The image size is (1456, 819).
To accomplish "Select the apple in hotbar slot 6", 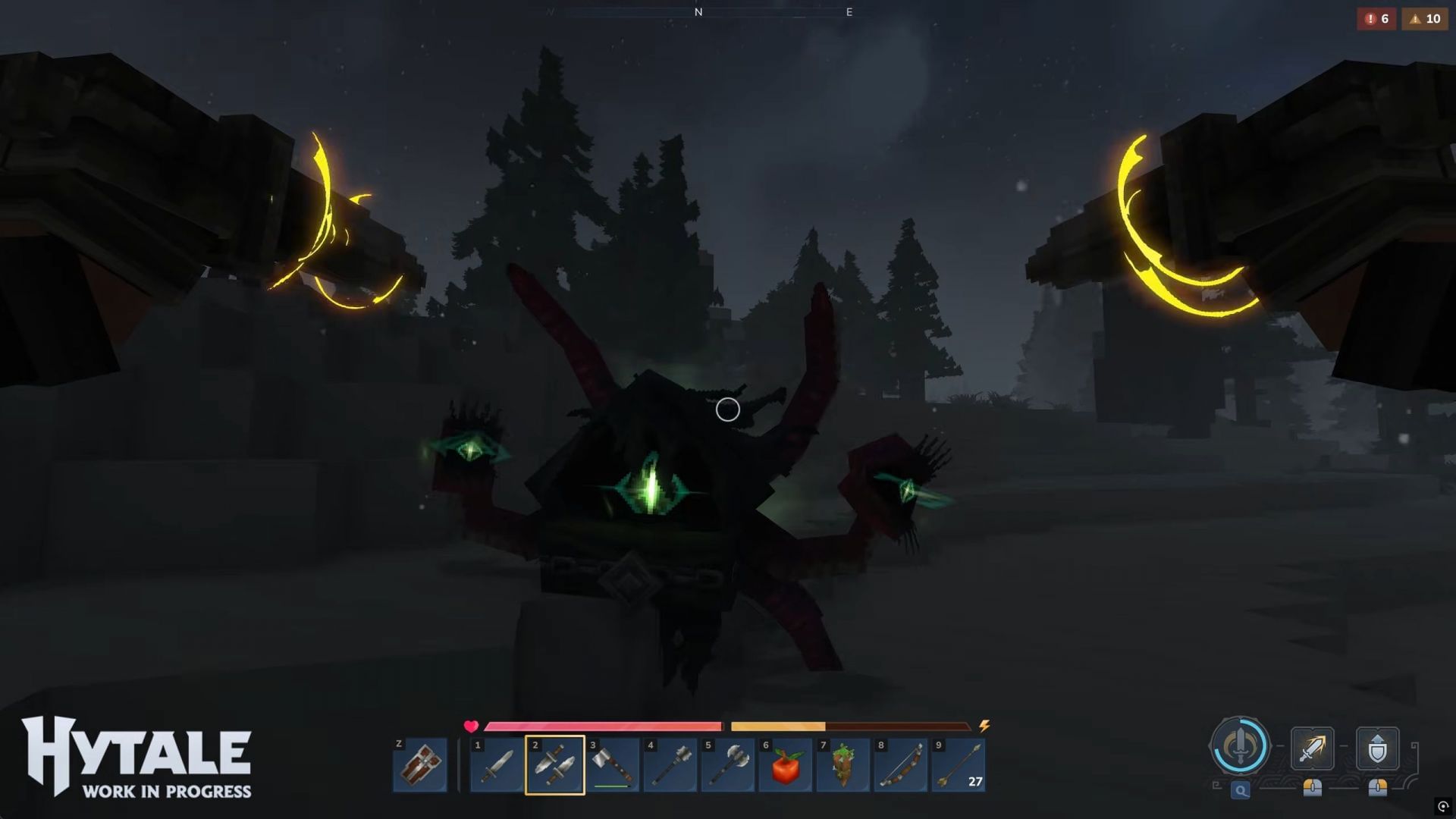I will point(786,767).
